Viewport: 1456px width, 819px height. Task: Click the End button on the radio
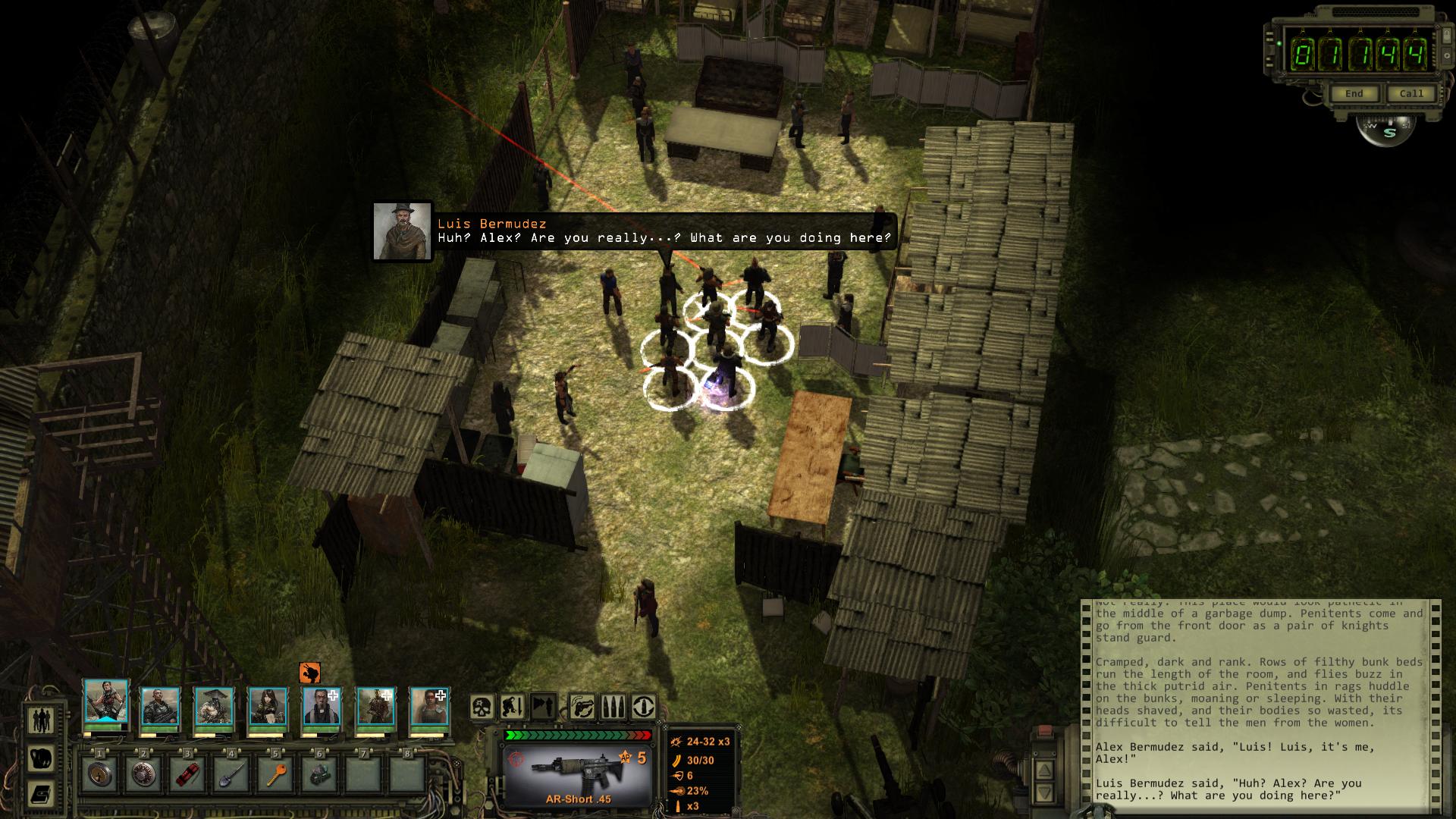pos(1354,94)
